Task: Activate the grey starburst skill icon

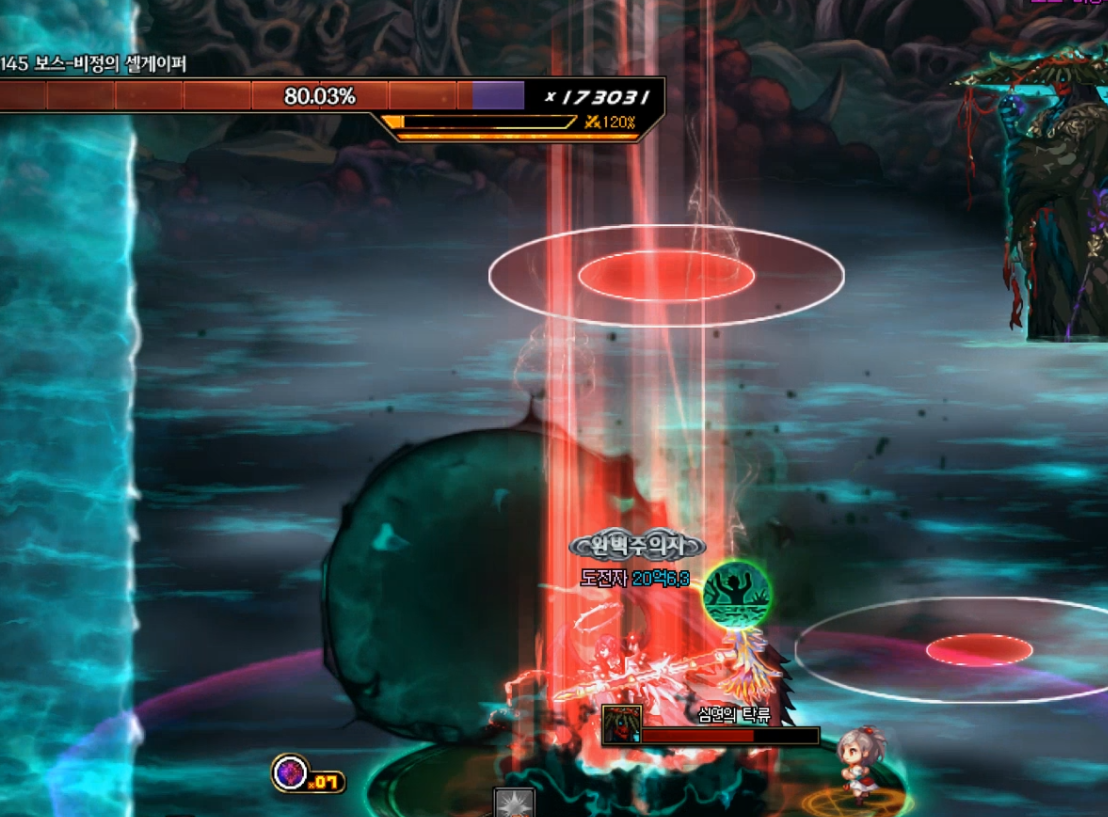Action: 514,803
